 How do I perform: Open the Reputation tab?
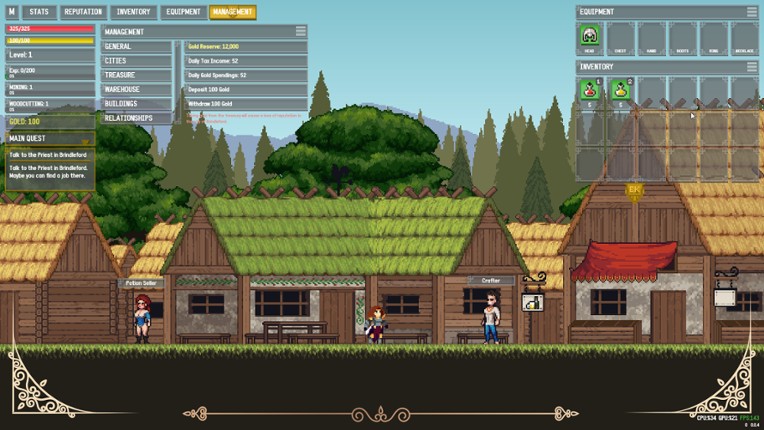83,12
